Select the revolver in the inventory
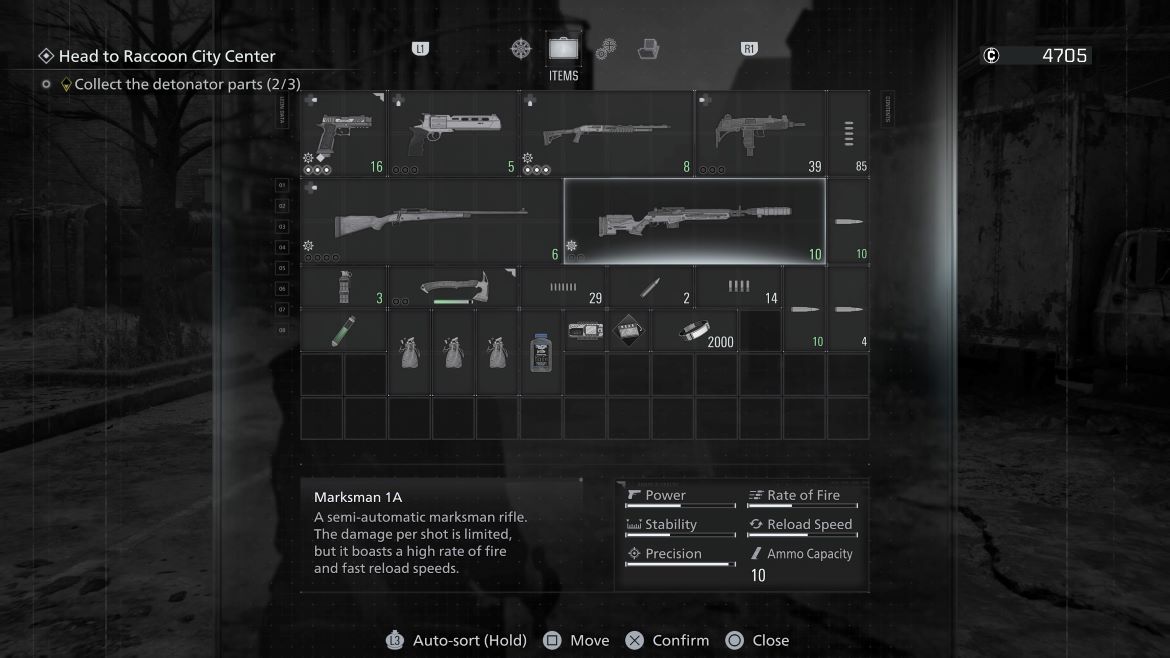This screenshot has height=658, width=1170. click(452, 134)
